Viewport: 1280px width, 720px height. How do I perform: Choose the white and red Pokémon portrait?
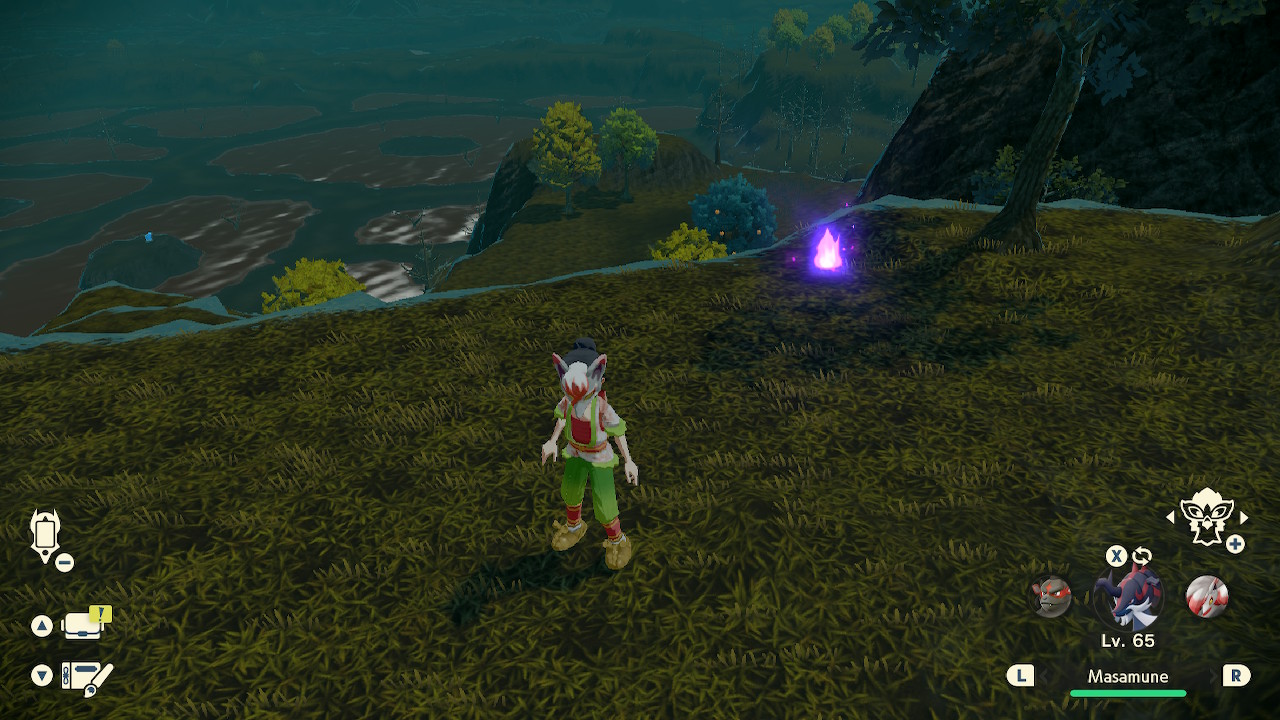pyautogui.click(x=1206, y=597)
